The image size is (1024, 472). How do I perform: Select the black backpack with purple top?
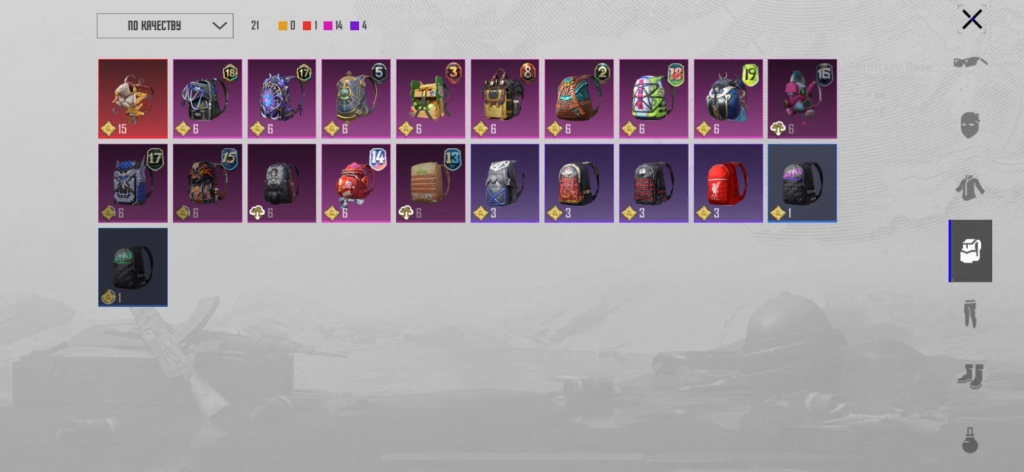pyautogui.click(x=802, y=183)
